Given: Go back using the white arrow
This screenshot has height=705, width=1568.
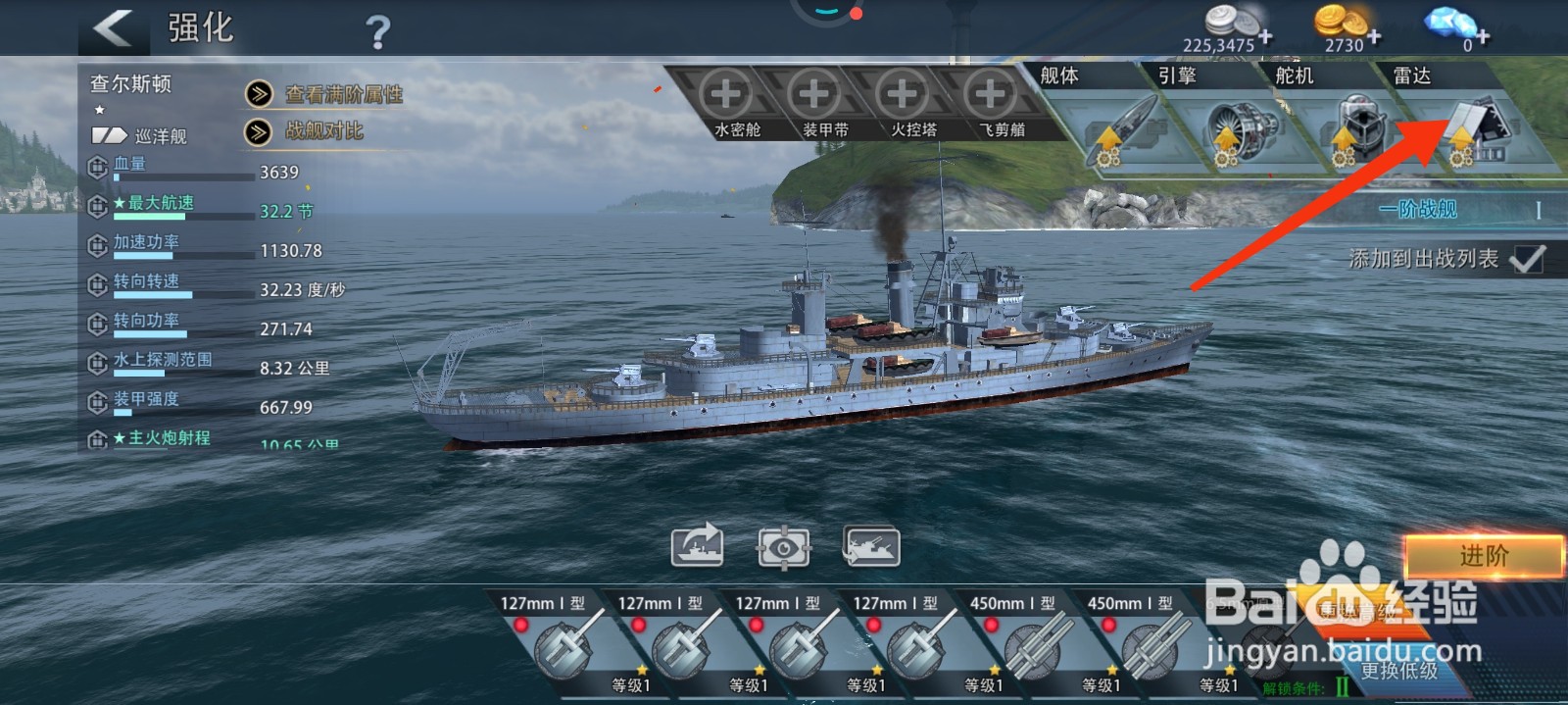Looking at the screenshot, I should click(114, 27).
